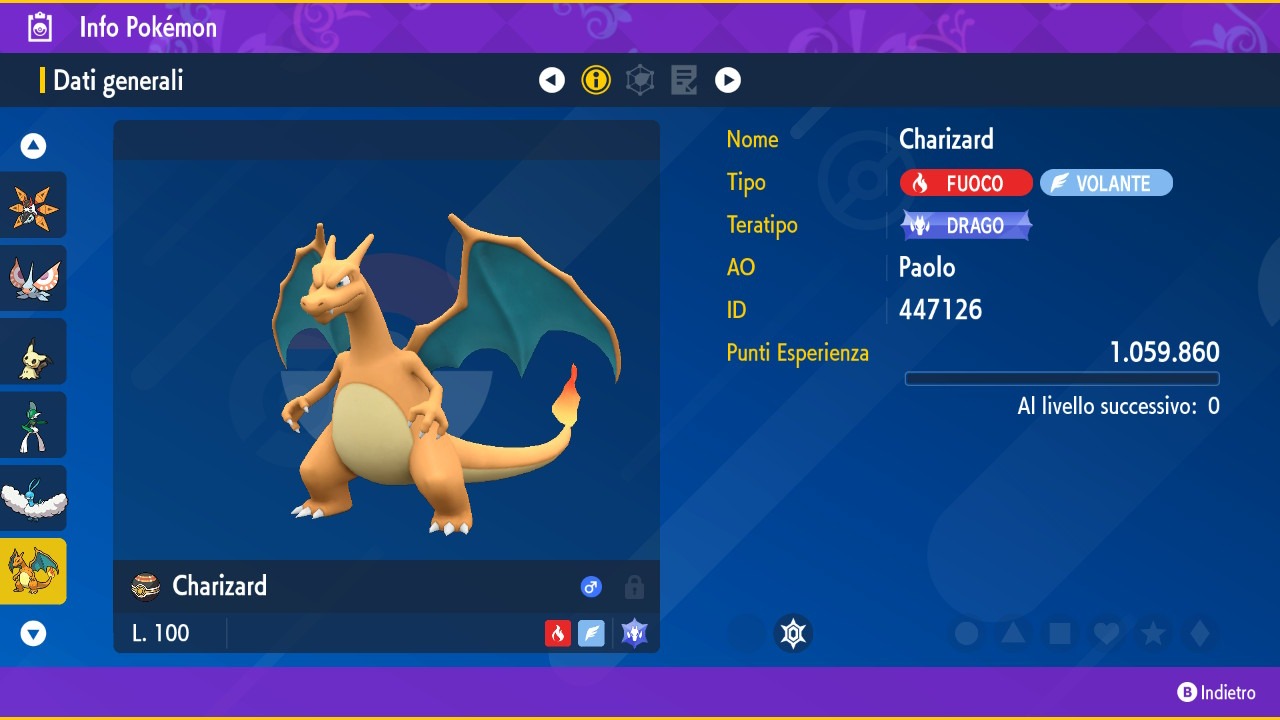The width and height of the screenshot is (1280, 720).
Task: Go to the previous info page arrow
Action: point(552,80)
